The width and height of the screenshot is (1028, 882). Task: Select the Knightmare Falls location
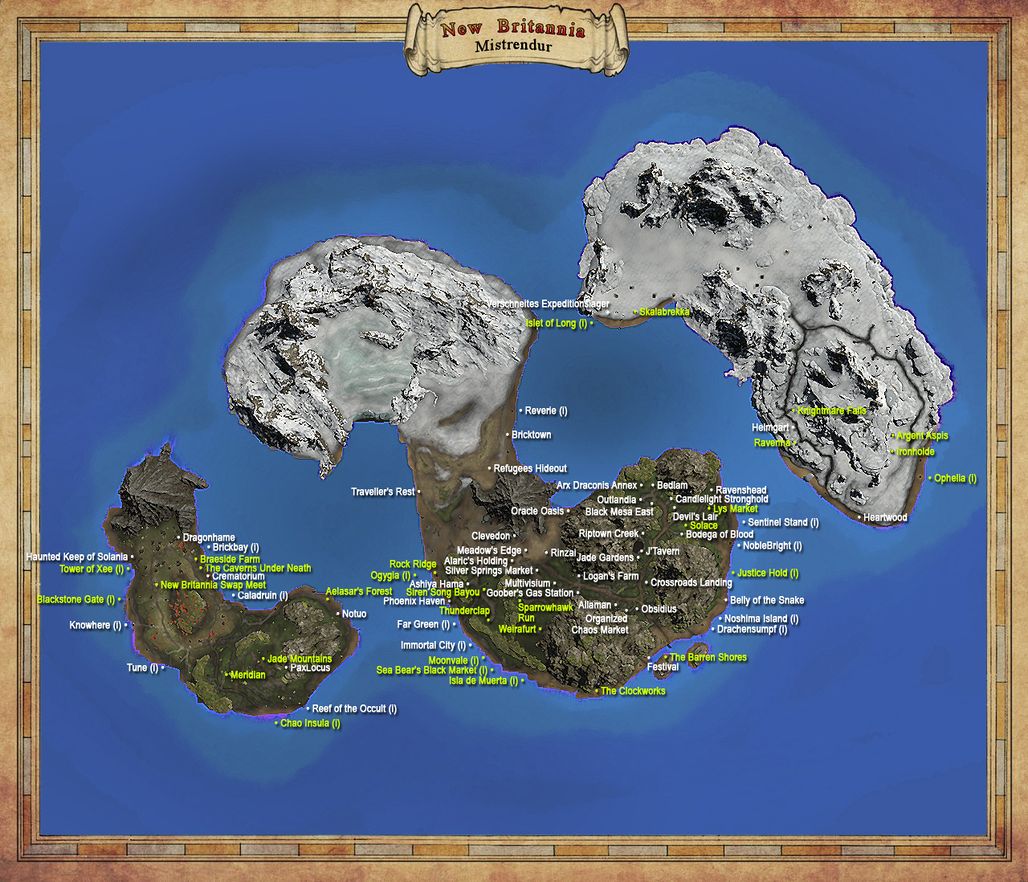[x=832, y=410]
